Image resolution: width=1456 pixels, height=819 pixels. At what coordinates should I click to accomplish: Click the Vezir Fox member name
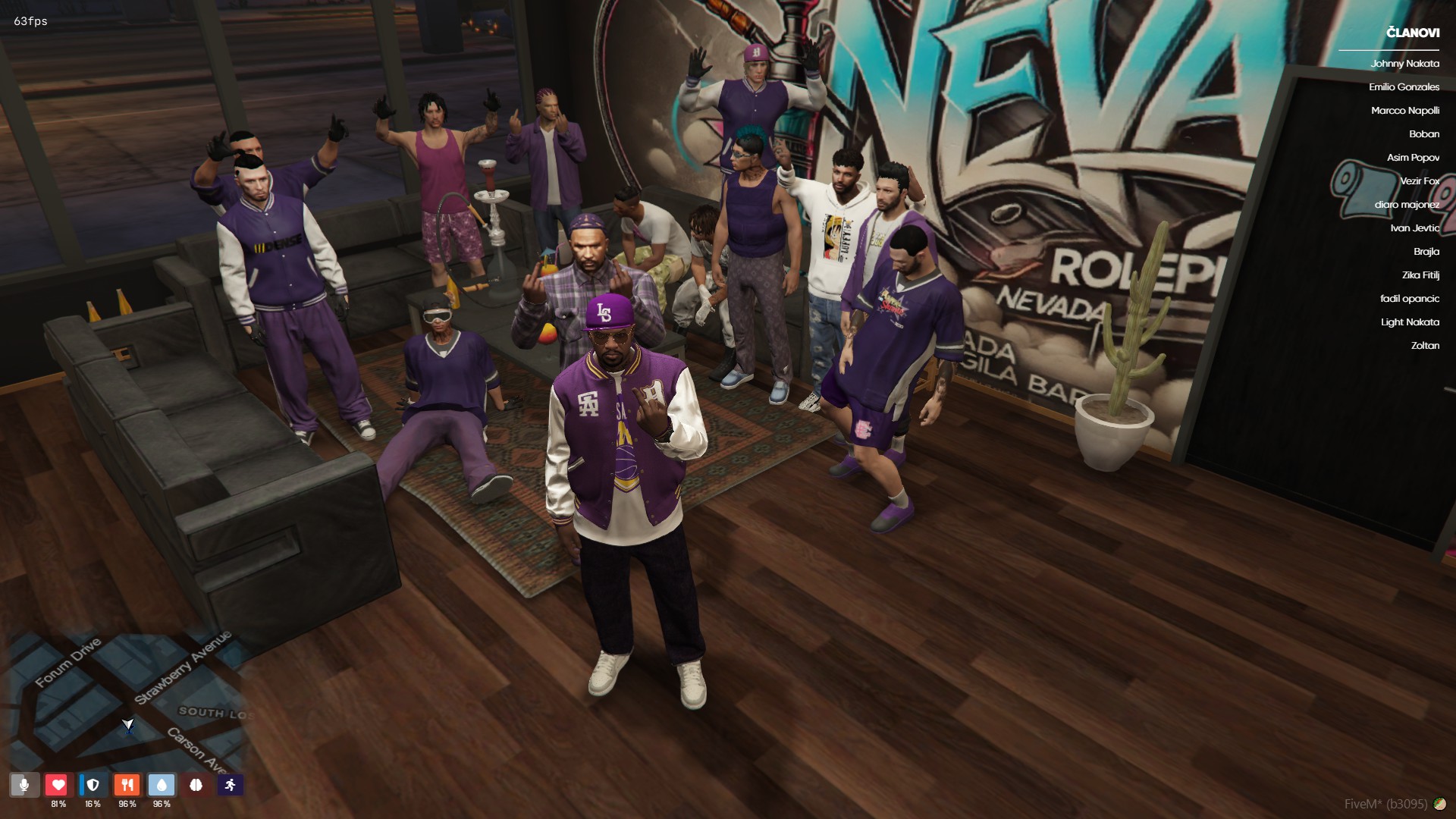[x=1419, y=181]
